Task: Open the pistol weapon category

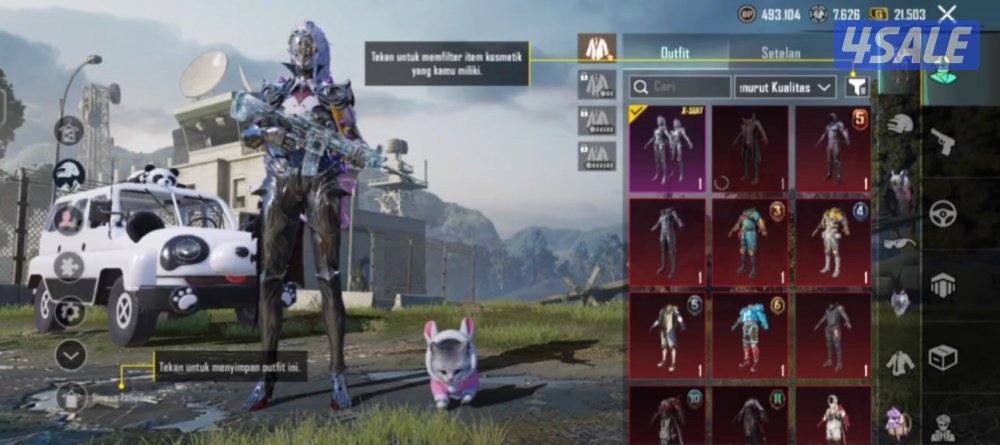Action: pyautogui.click(x=942, y=143)
